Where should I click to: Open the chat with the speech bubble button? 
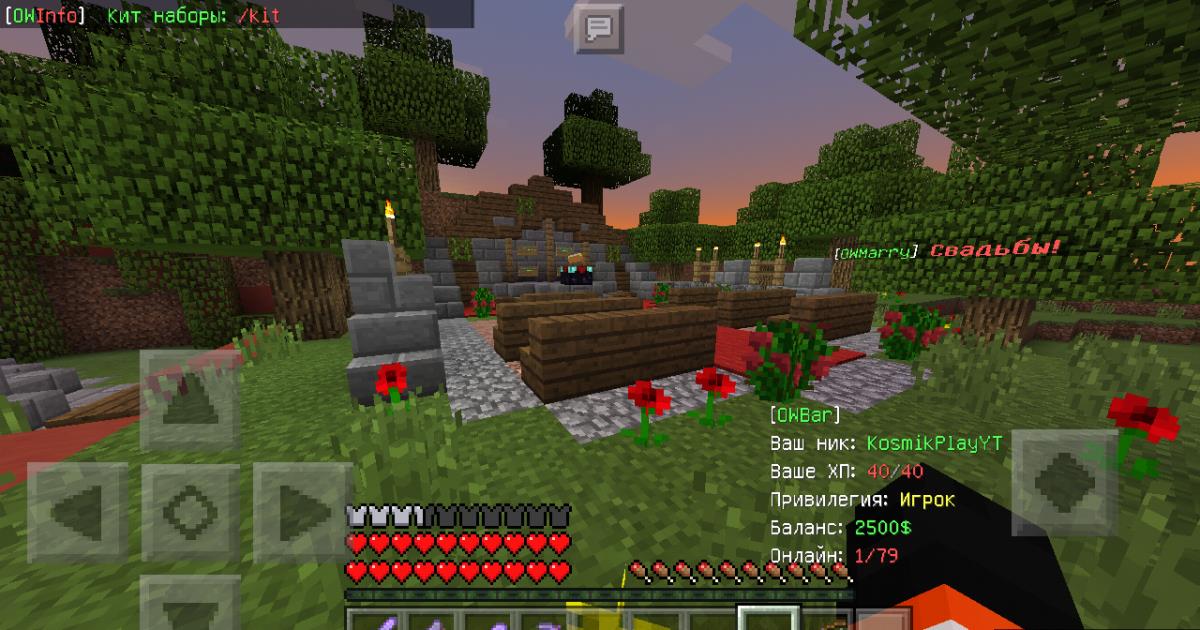pyautogui.click(x=598, y=29)
